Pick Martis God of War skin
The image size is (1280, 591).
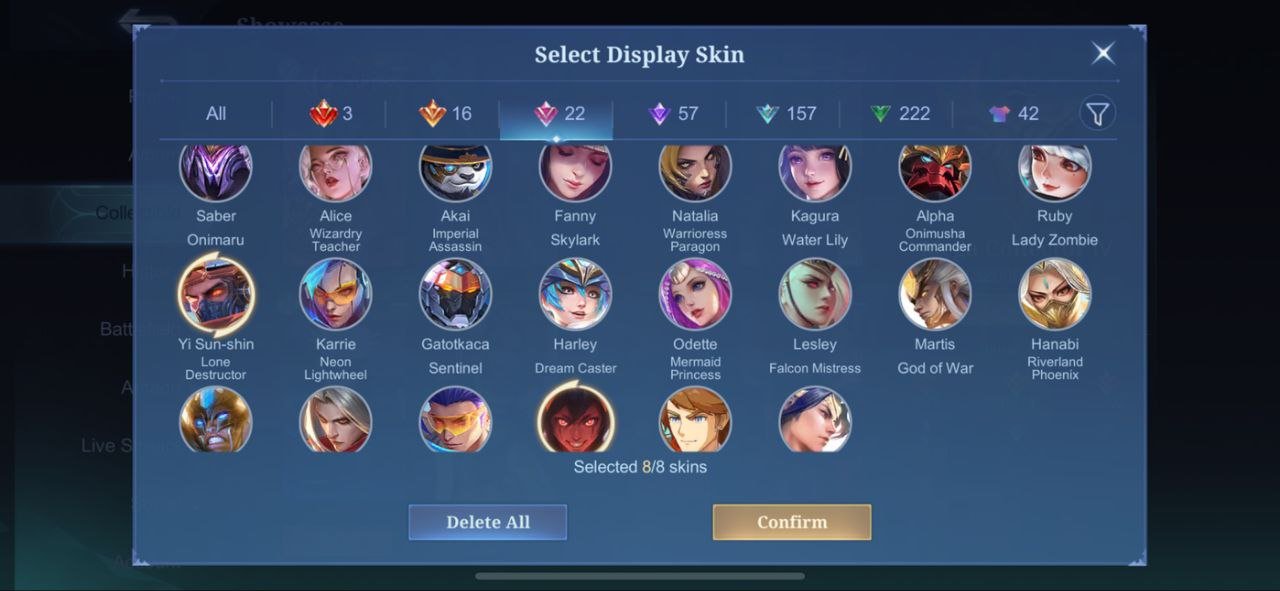pyautogui.click(x=935, y=294)
